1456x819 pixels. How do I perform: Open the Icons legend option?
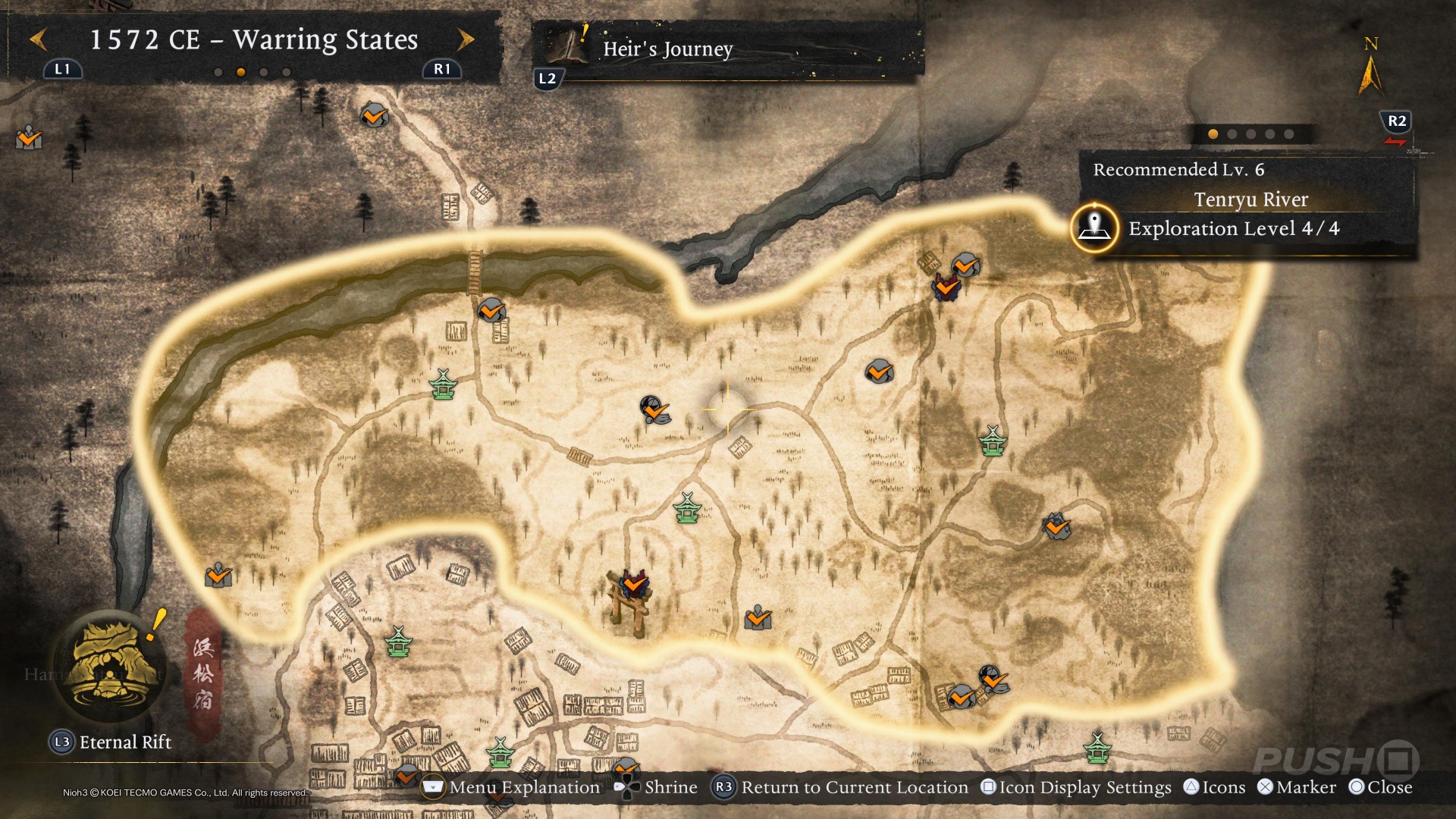[x=1215, y=787]
